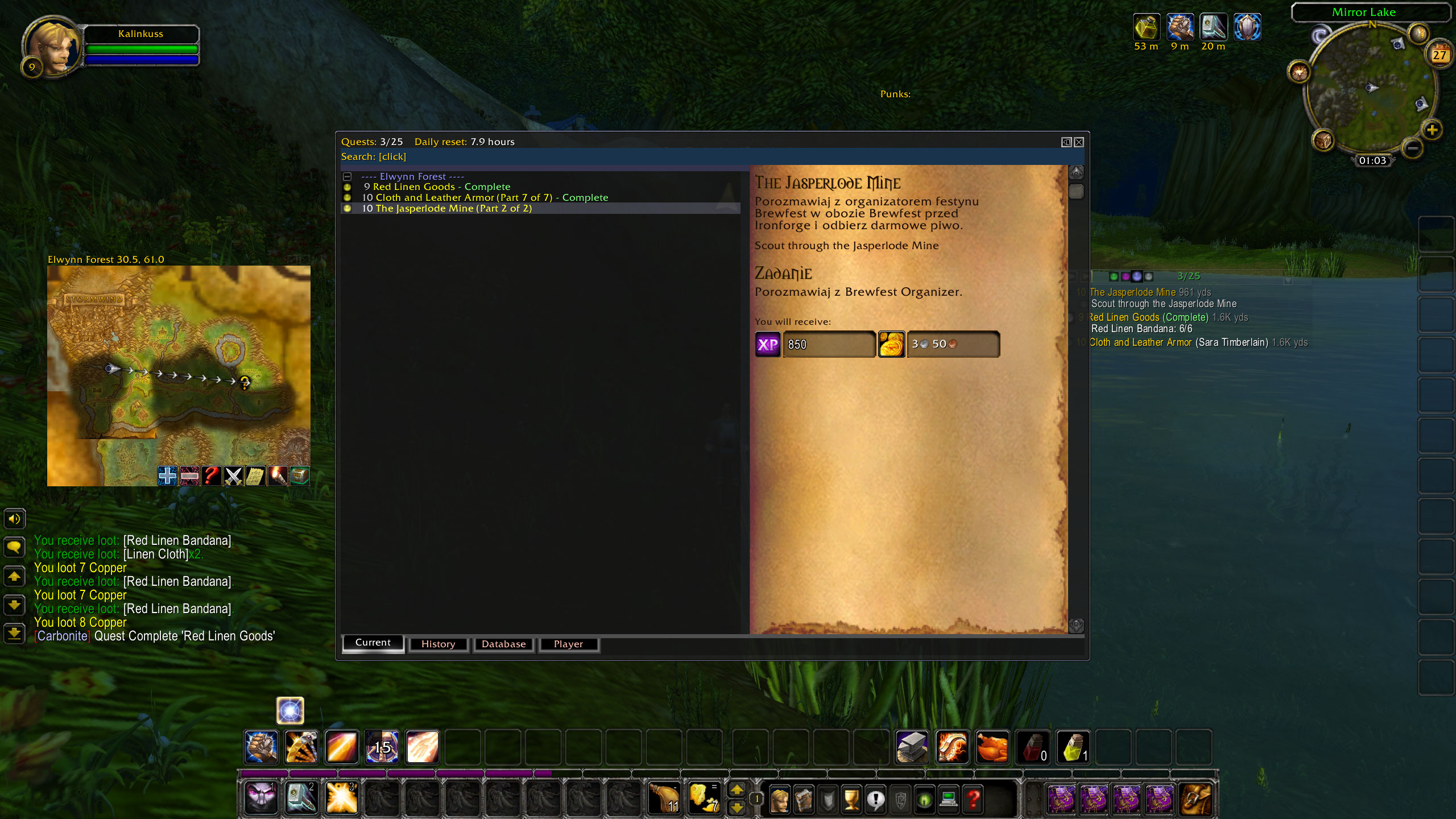Select the character portrait icon in the micro menu

779,799
